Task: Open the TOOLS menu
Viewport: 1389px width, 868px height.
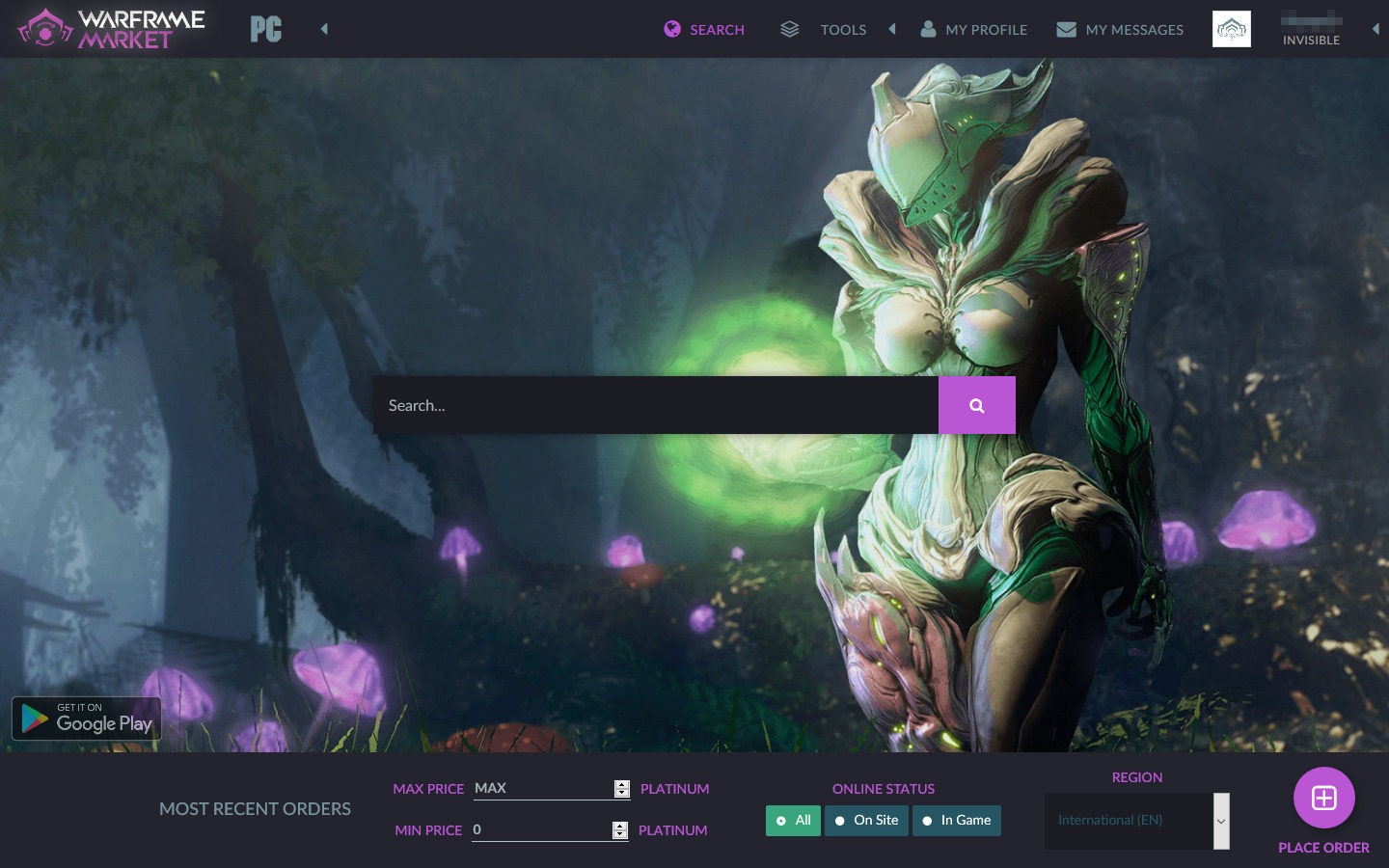Action: coord(843,29)
